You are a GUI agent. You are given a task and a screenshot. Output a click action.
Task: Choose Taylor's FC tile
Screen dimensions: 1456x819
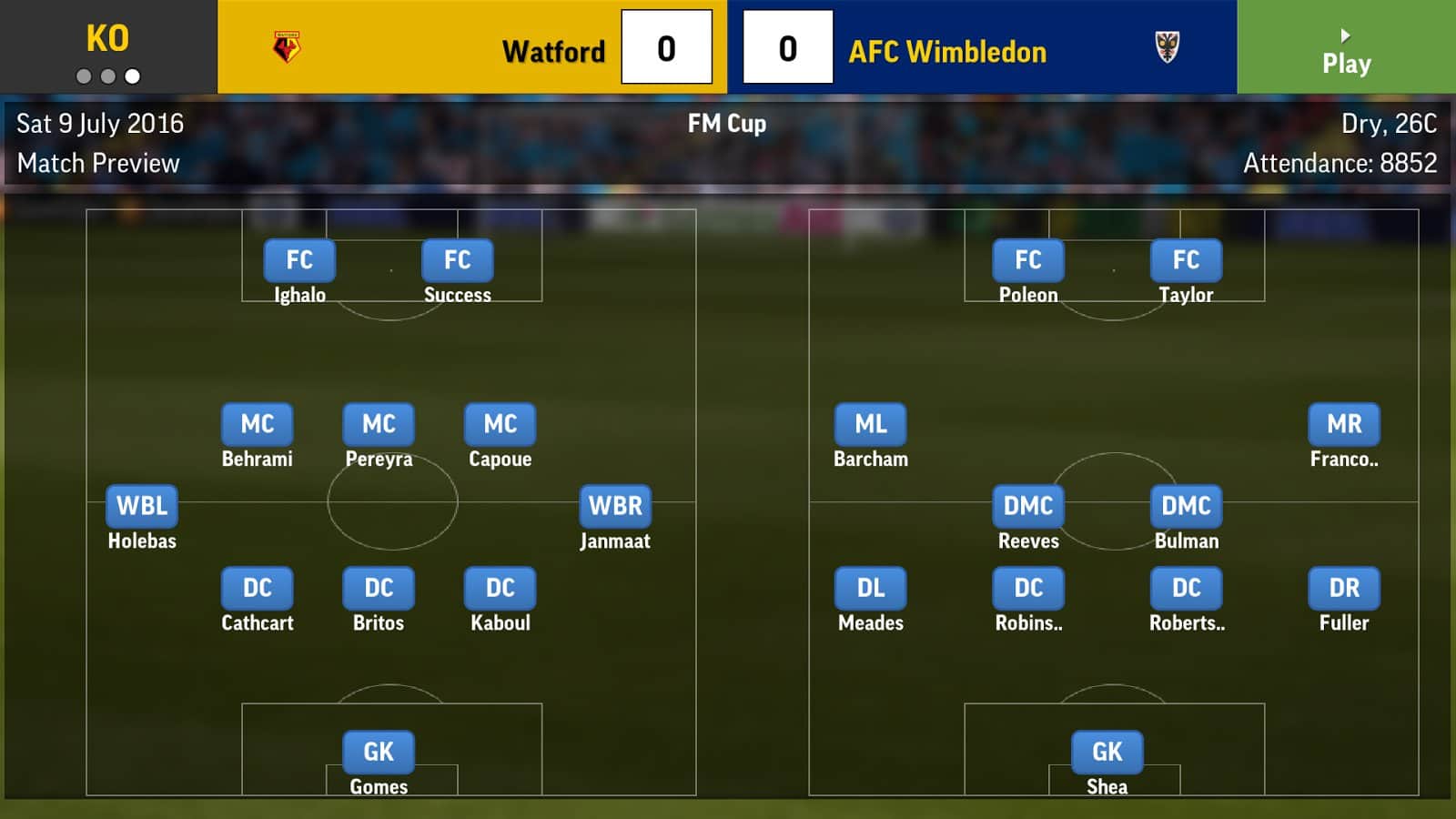point(1186,260)
